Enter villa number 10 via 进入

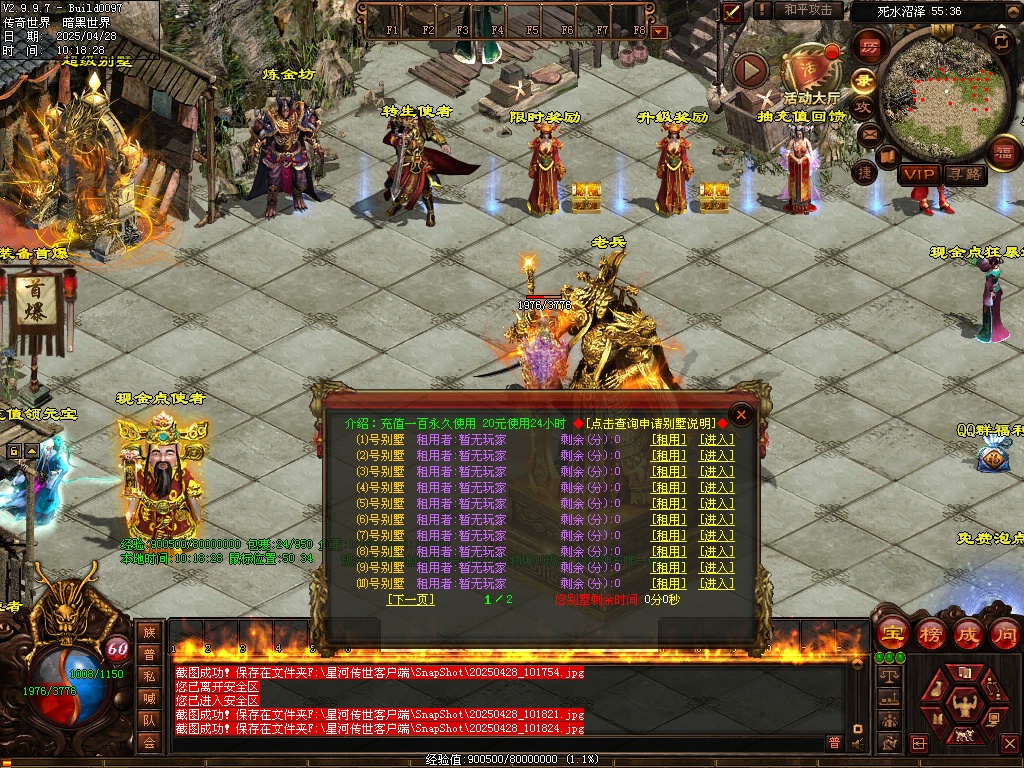[716, 583]
